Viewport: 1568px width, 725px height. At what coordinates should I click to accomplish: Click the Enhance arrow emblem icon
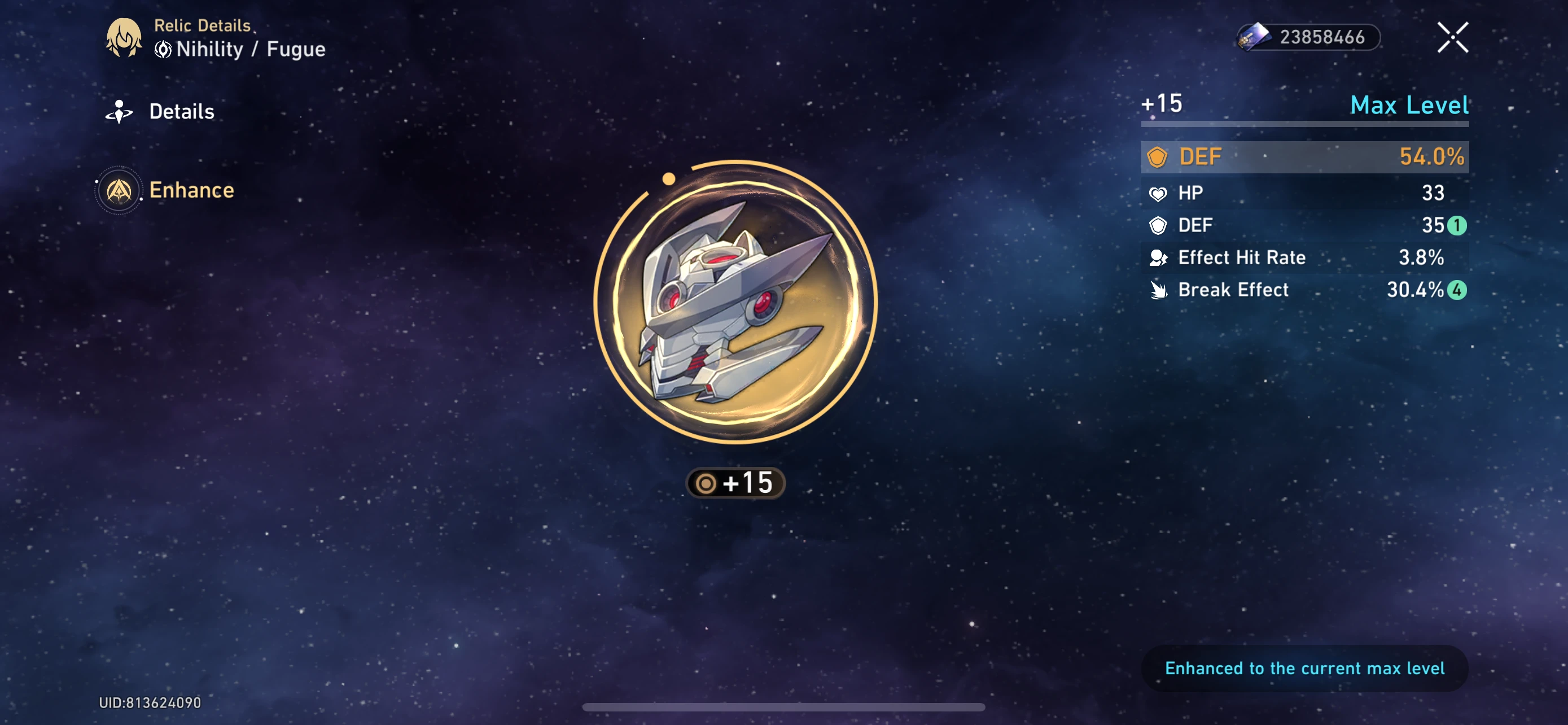[119, 190]
